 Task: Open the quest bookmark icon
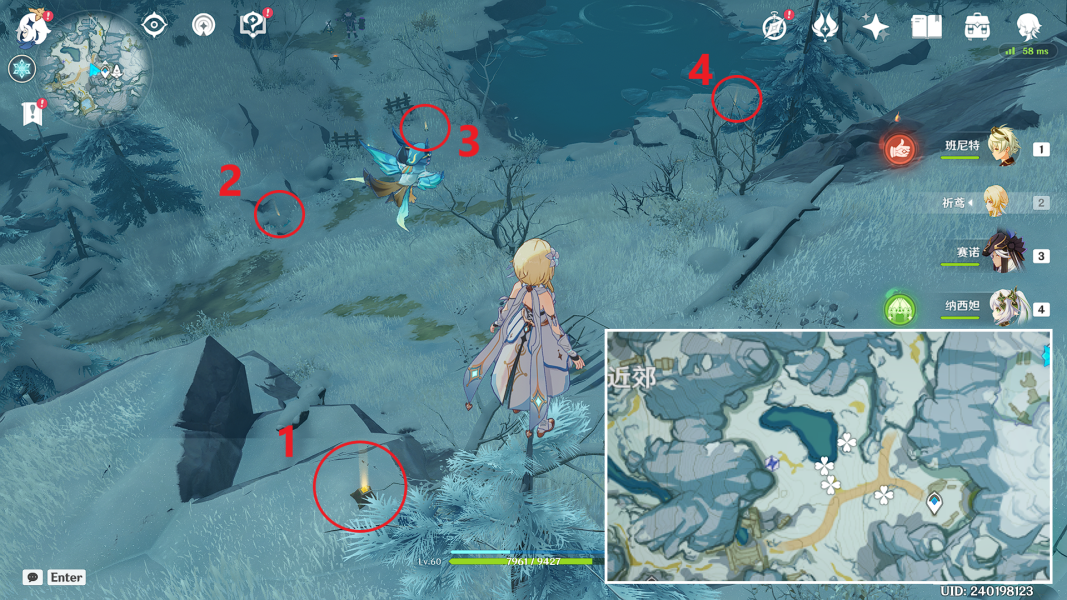coord(33,112)
